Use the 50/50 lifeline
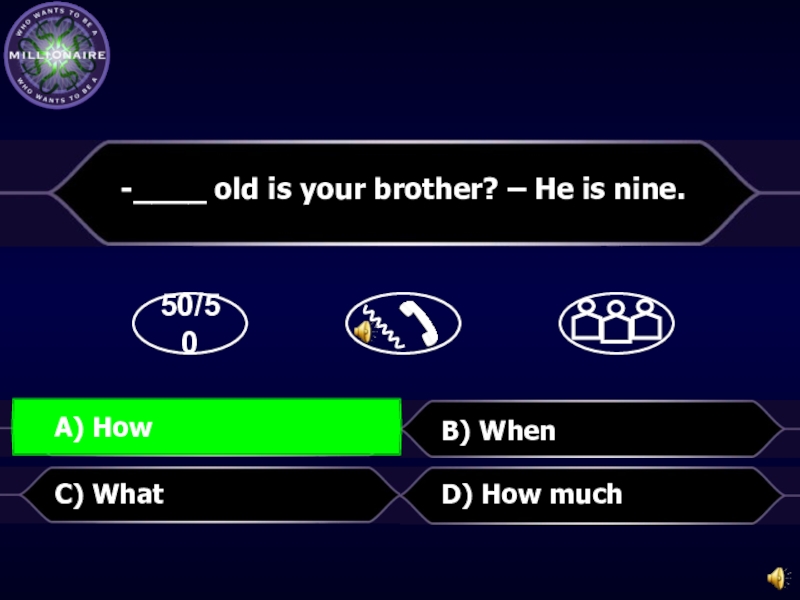This screenshot has width=800, height=600. [189, 323]
